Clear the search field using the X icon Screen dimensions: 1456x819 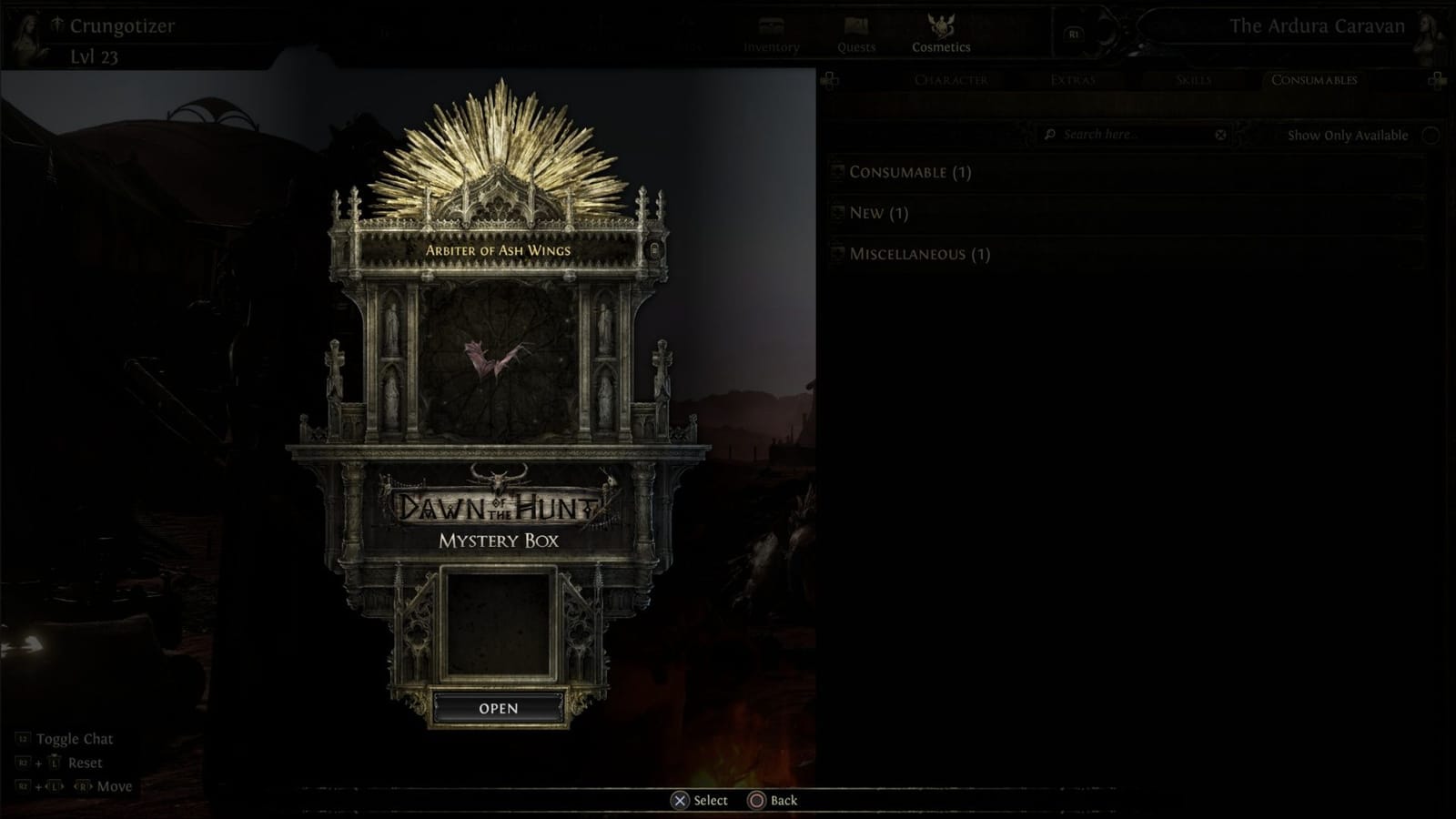tap(1219, 134)
